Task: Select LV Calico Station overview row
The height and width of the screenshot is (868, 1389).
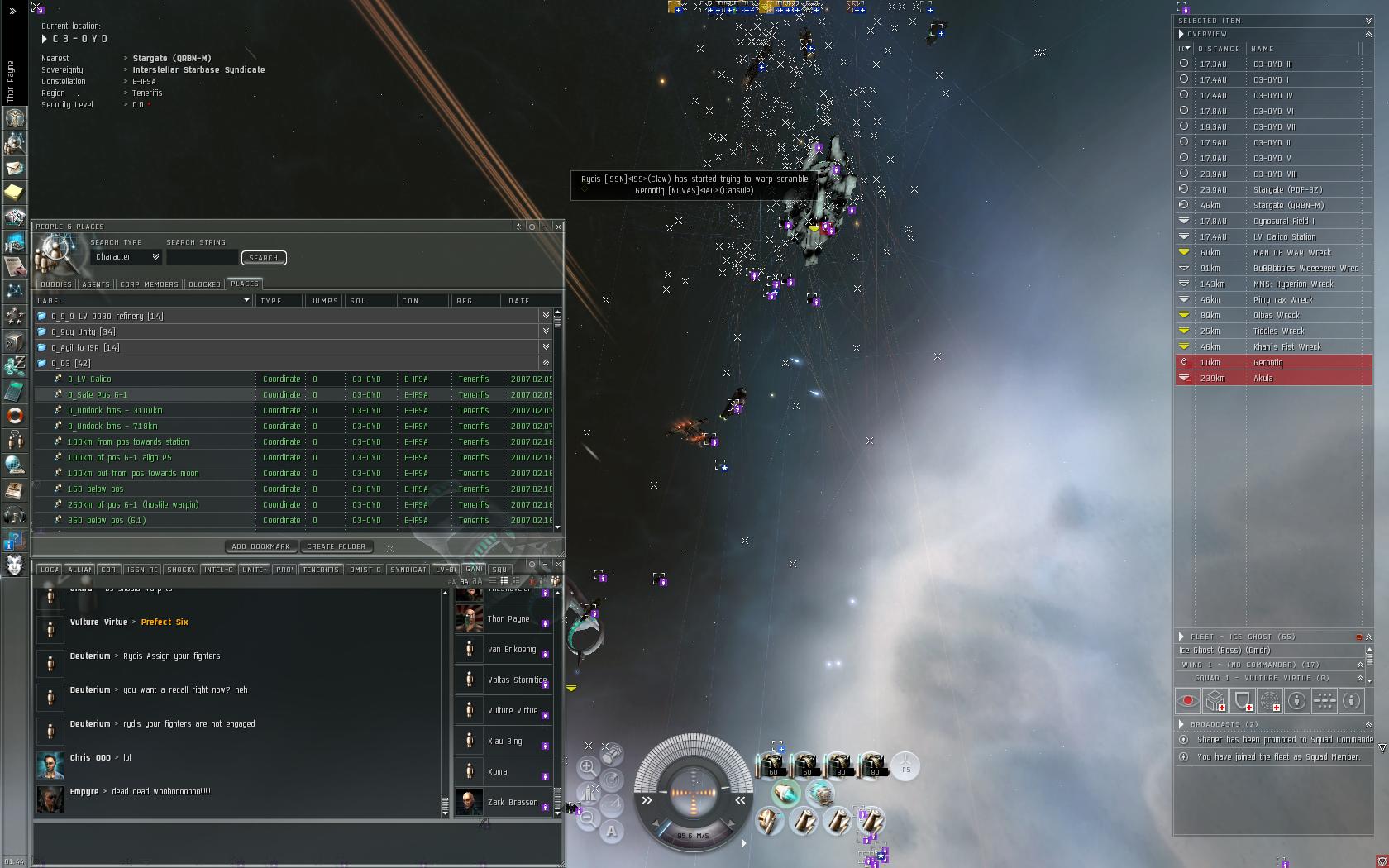Action: [x=1284, y=236]
